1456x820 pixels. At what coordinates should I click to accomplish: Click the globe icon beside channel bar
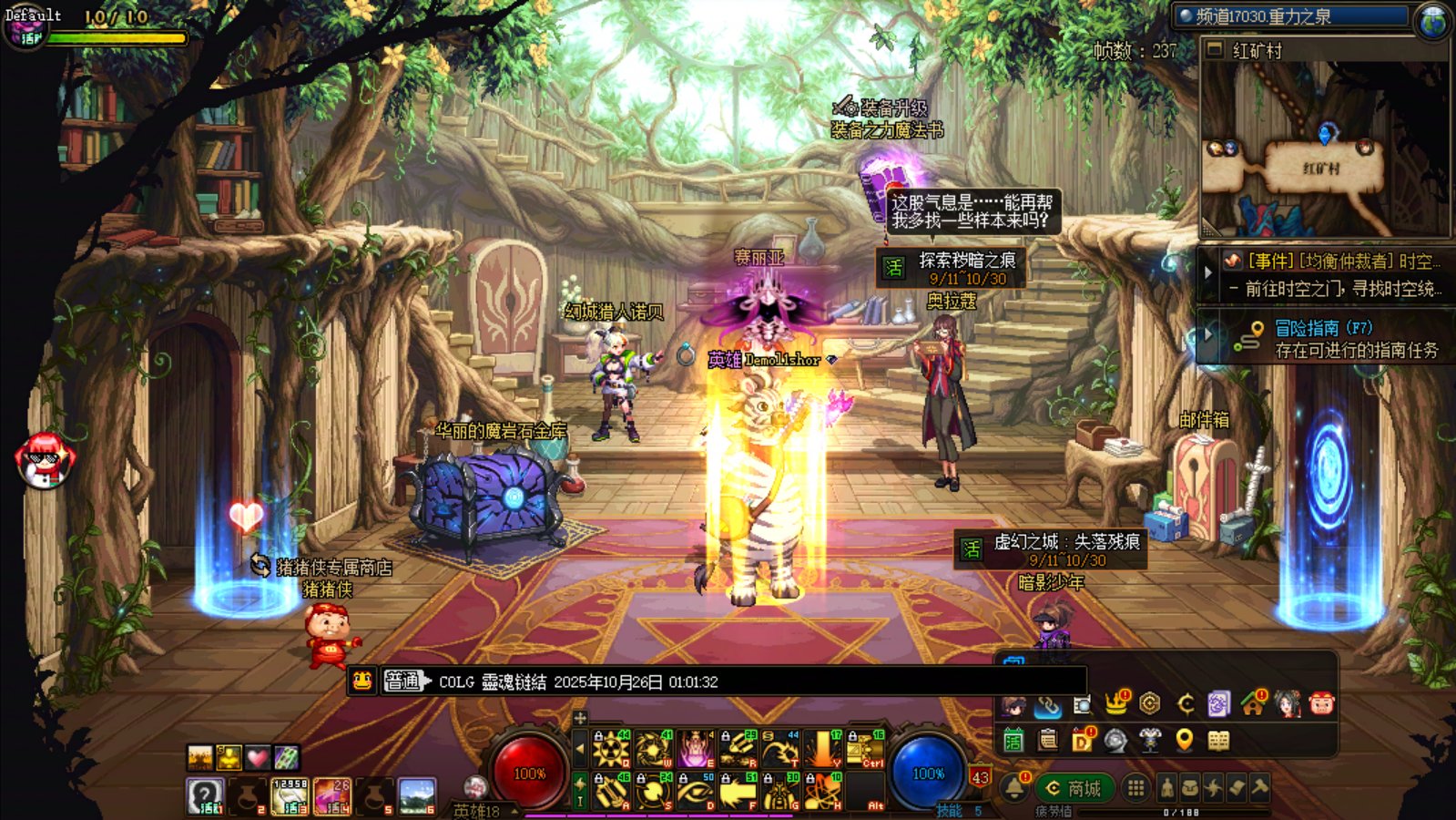pos(1433,20)
